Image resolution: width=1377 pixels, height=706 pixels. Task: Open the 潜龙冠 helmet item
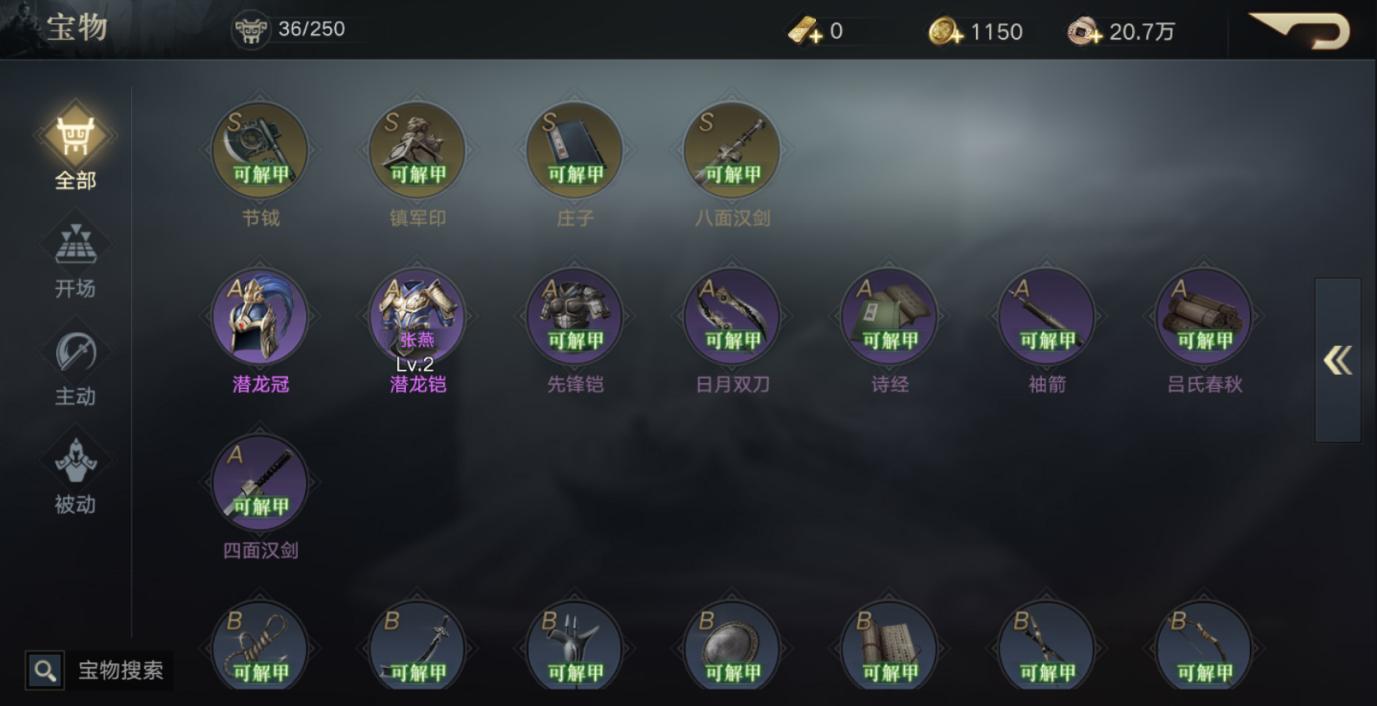point(260,317)
